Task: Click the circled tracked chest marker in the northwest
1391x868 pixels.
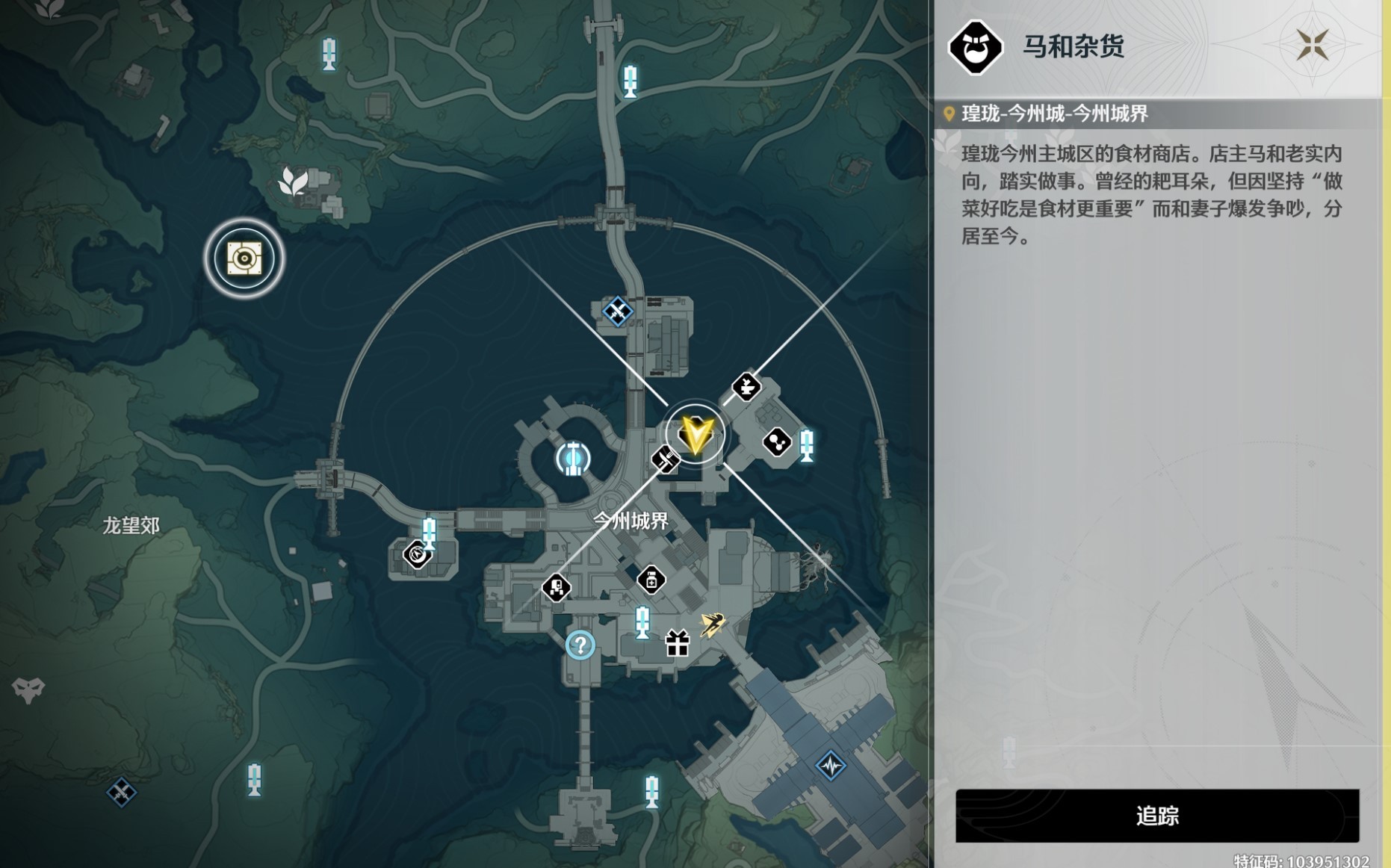Action: (x=245, y=257)
